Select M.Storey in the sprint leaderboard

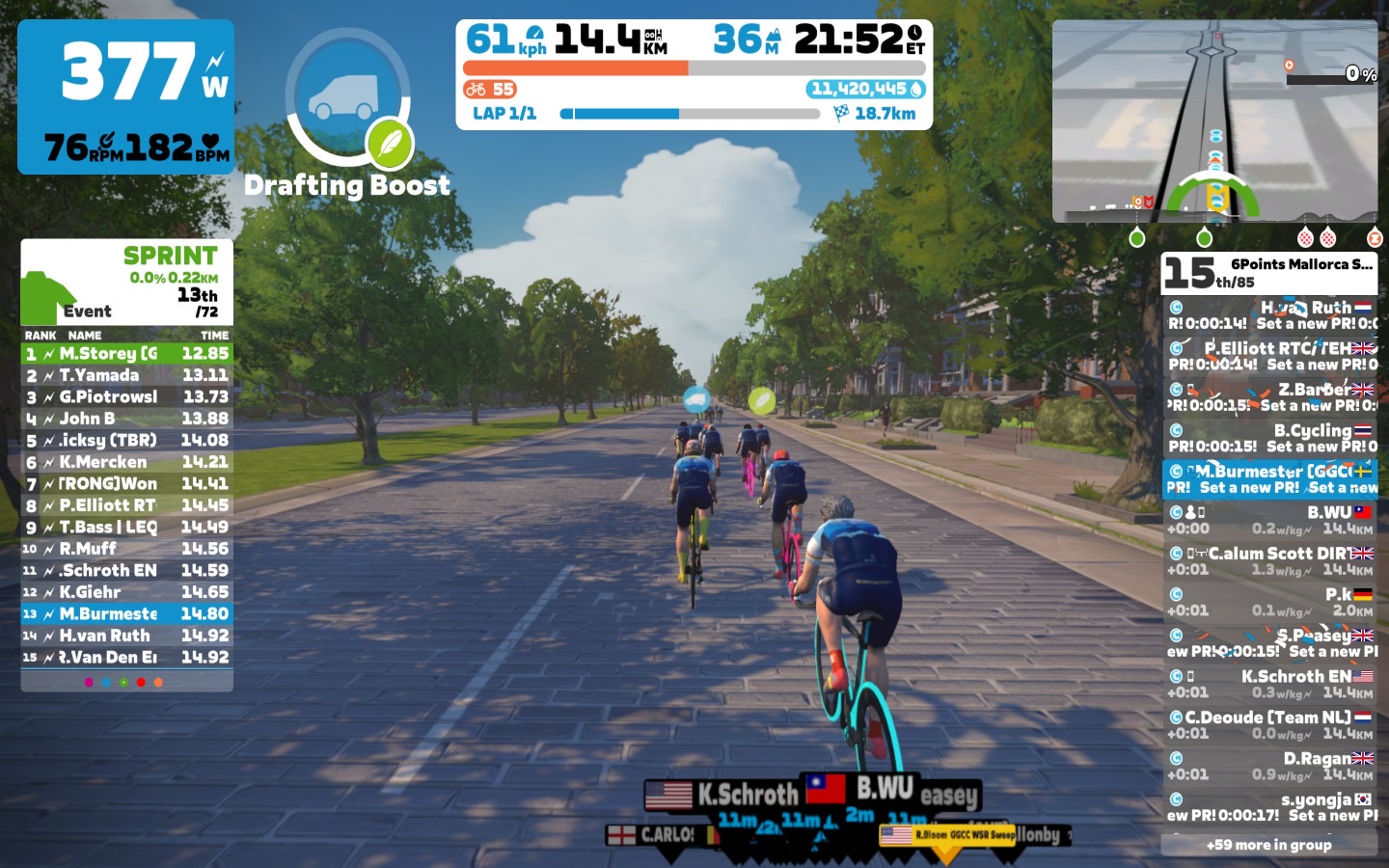(x=126, y=354)
